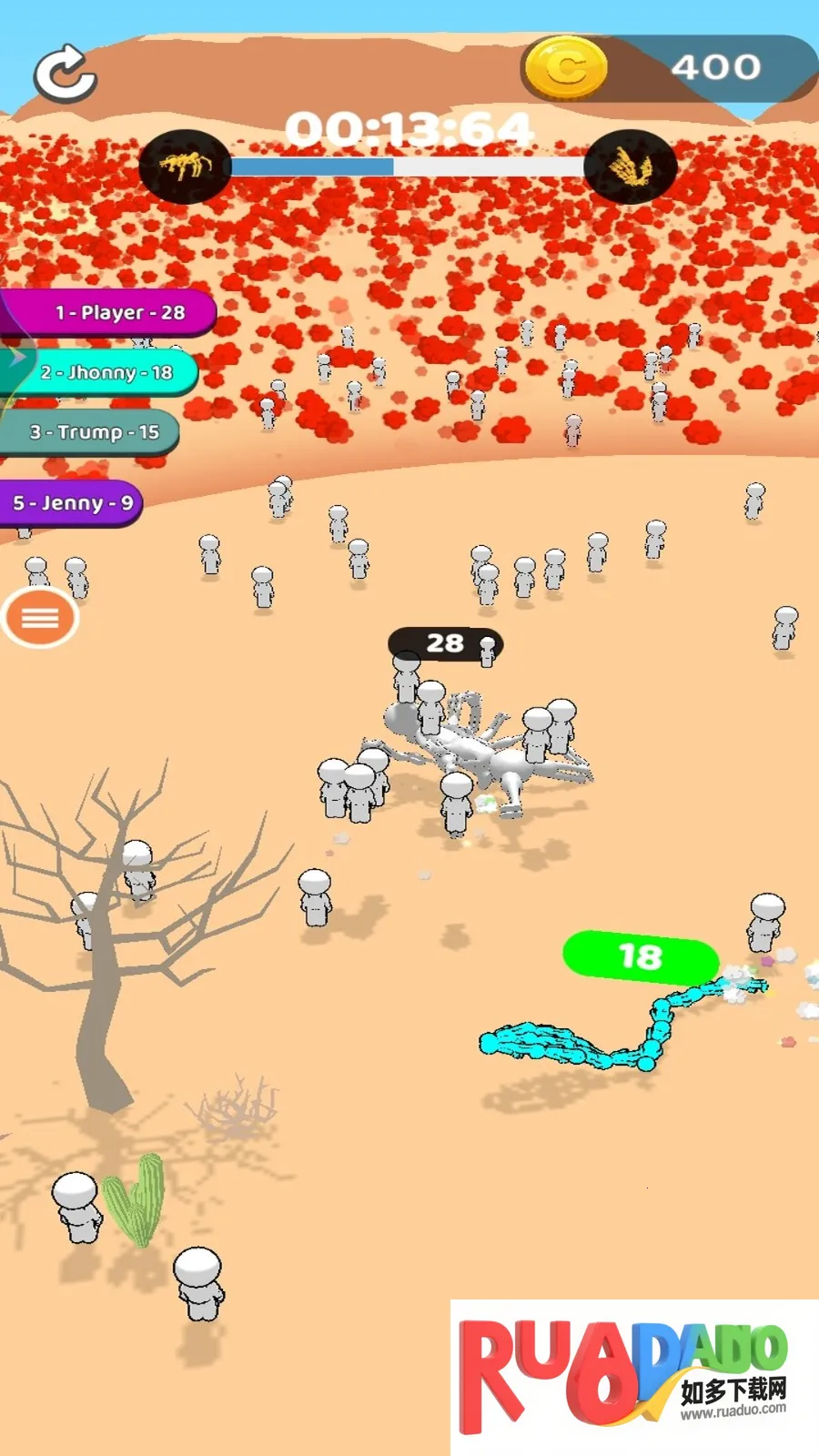Select the Player leaderboard row
Viewport: 819px width, 1456px height.
click(x=109, y=313)
